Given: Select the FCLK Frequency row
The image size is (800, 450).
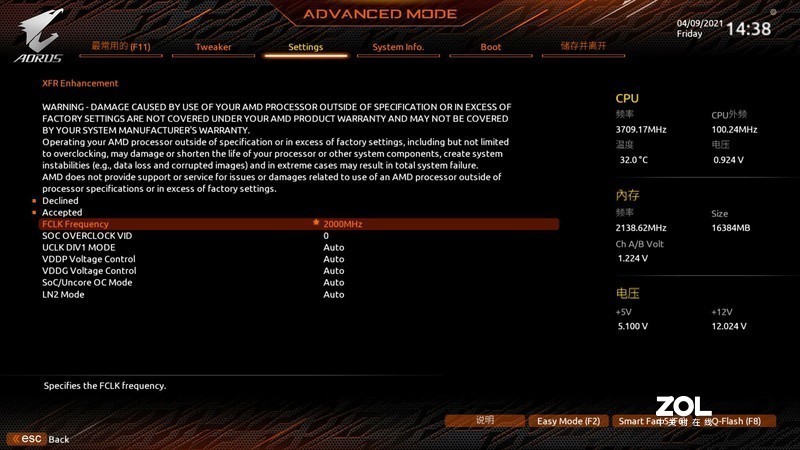Looking at the screenshot, I should pos(76,224).
